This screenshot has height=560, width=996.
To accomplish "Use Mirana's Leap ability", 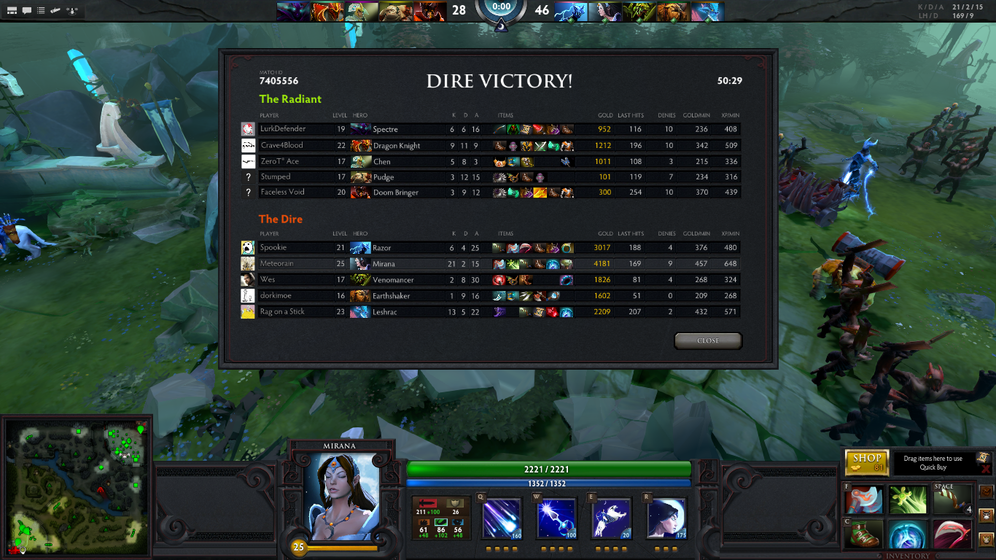I will click(x=611, y=520).
